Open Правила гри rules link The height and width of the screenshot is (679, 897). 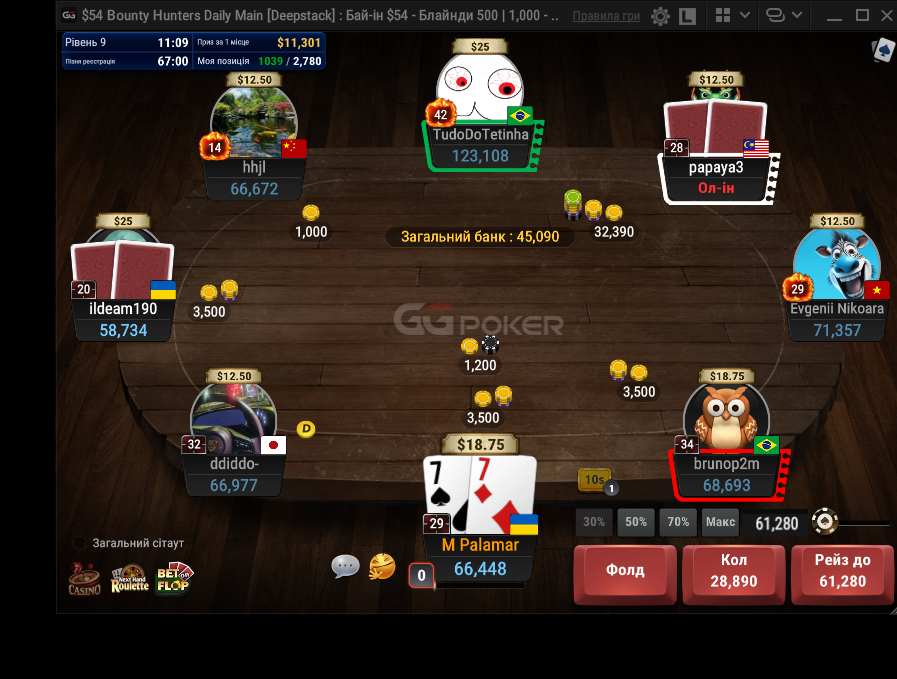(607, 16)
